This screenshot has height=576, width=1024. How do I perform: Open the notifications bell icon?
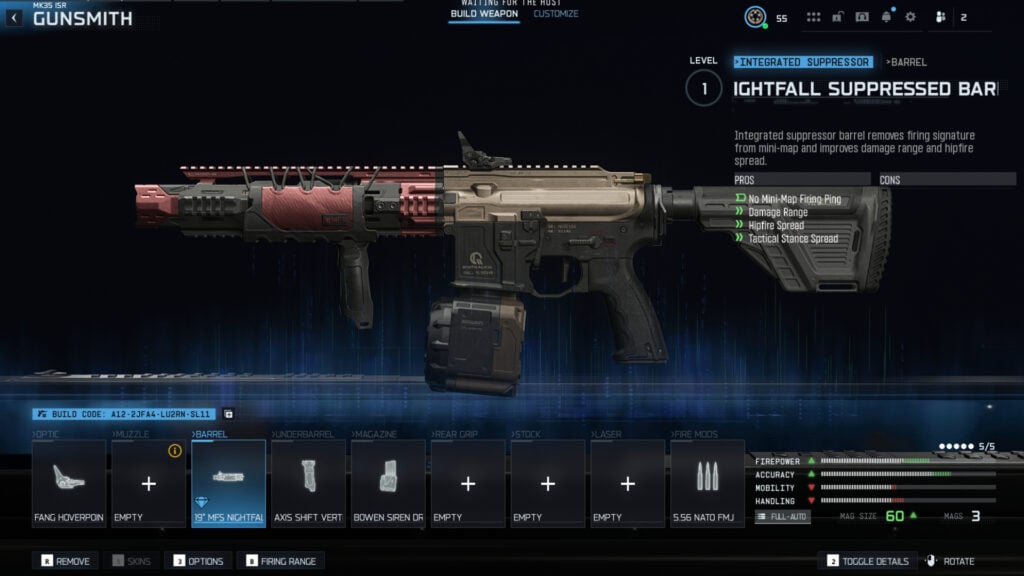pyautogui.click(x=887, y=17)
